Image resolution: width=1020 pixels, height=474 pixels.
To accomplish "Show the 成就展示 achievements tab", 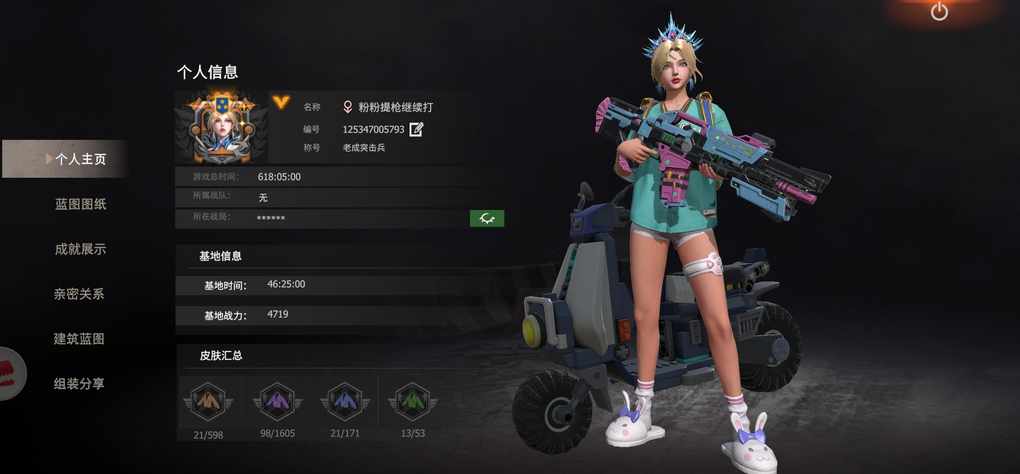I will 80,249.
